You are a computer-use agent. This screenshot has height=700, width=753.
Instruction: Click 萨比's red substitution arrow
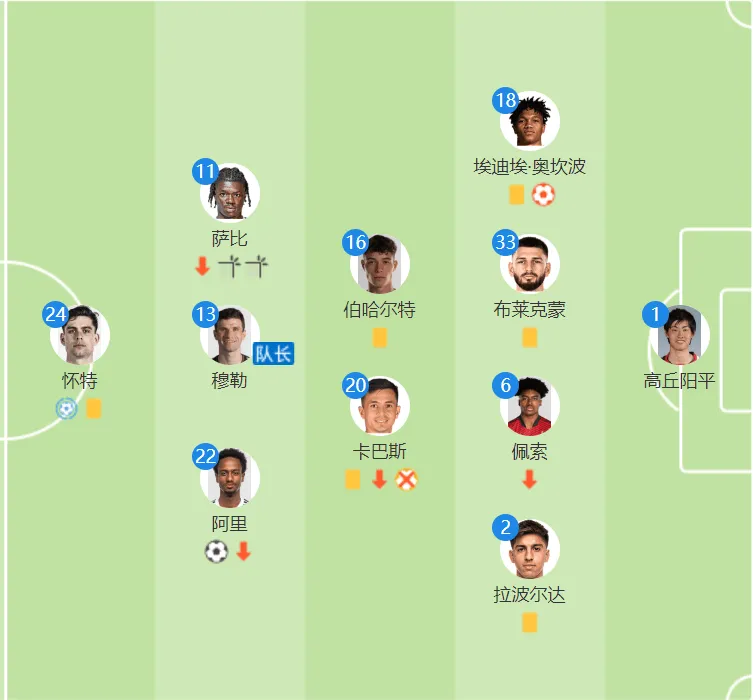[x=202, y=266]
